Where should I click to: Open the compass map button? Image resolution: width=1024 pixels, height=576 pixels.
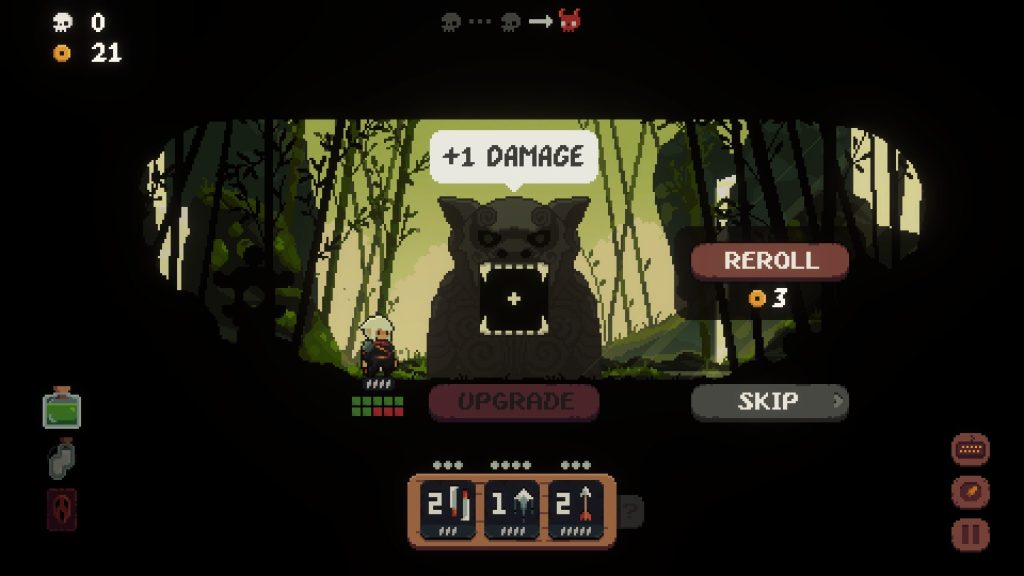click(970, 492)
